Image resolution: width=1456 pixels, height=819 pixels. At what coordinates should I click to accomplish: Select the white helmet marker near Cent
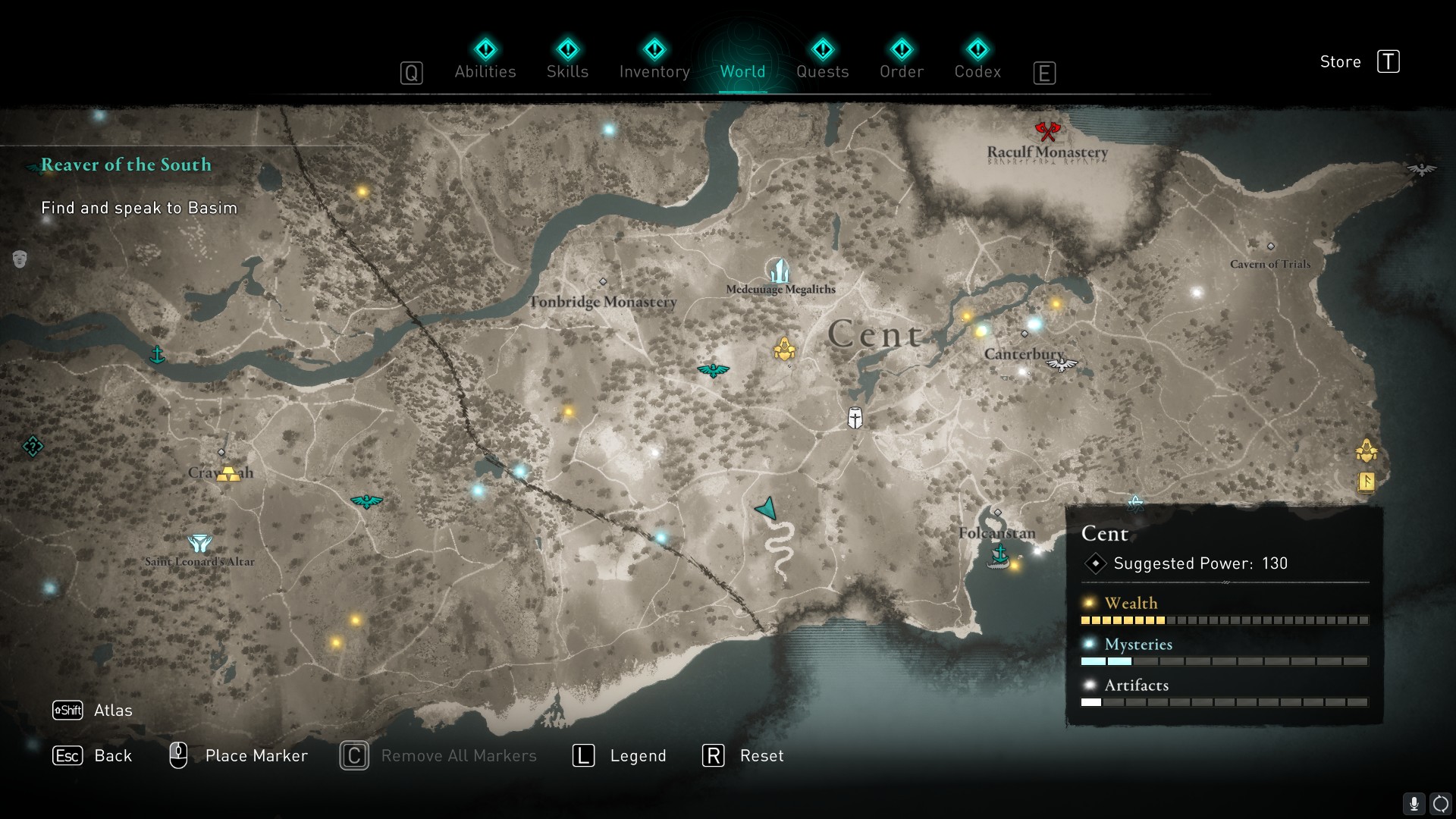pos(855,418)
